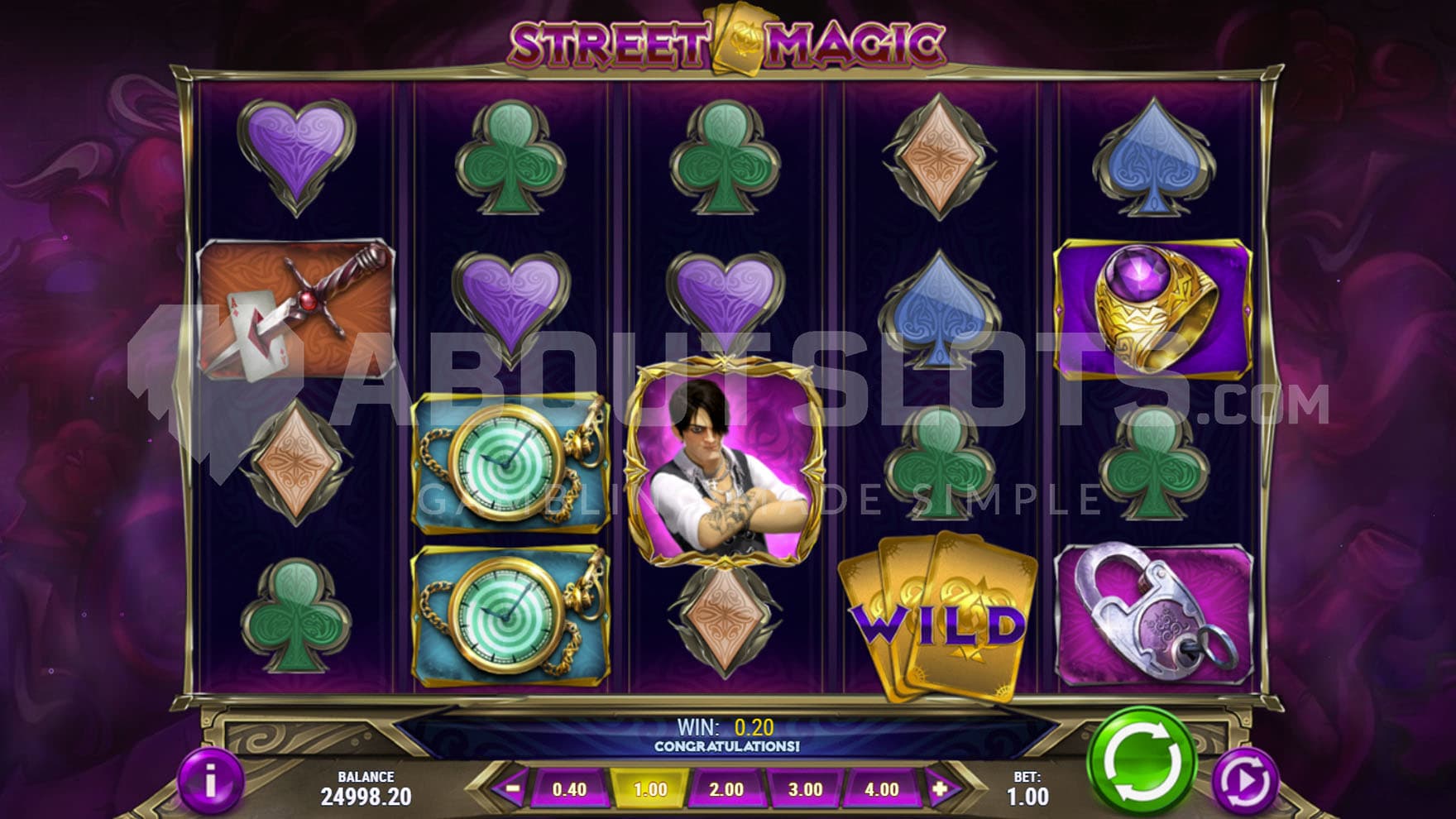Decrease the bet with the minus arrow
1456x819 pixels.
pyautogui.click(x=512, y=789)
